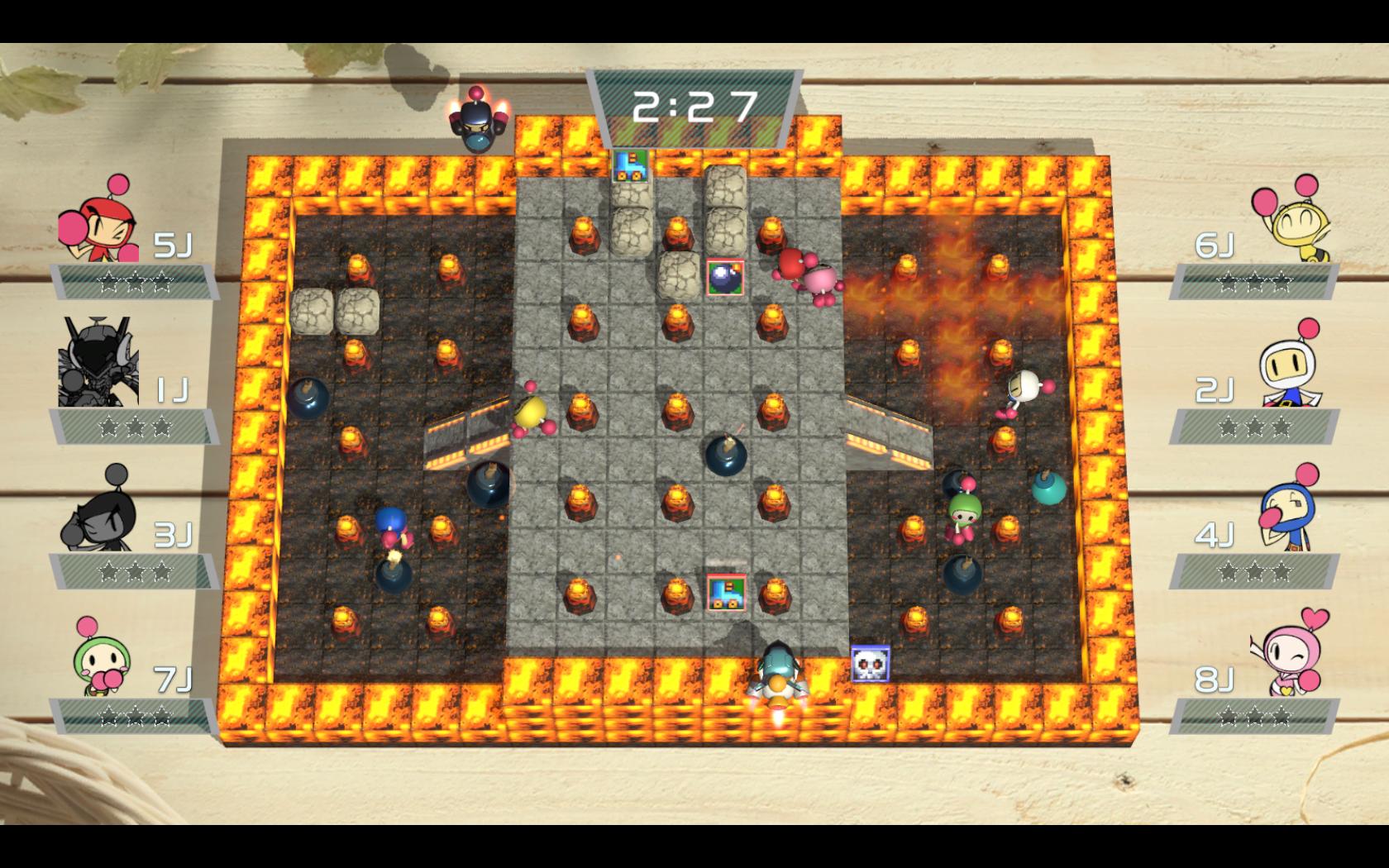Select the large bomb in the arena center
This screenshot has width=1389, height=868.
tap(726, 455)
